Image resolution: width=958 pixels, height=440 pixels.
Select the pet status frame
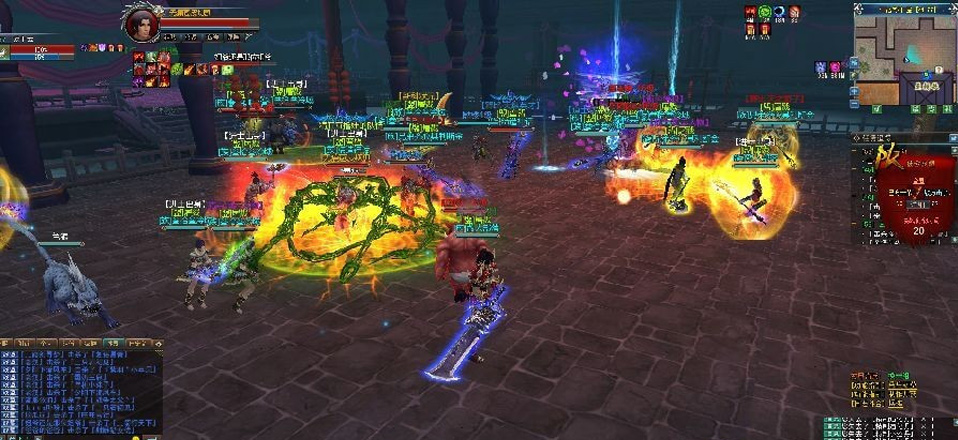[38, 49]
